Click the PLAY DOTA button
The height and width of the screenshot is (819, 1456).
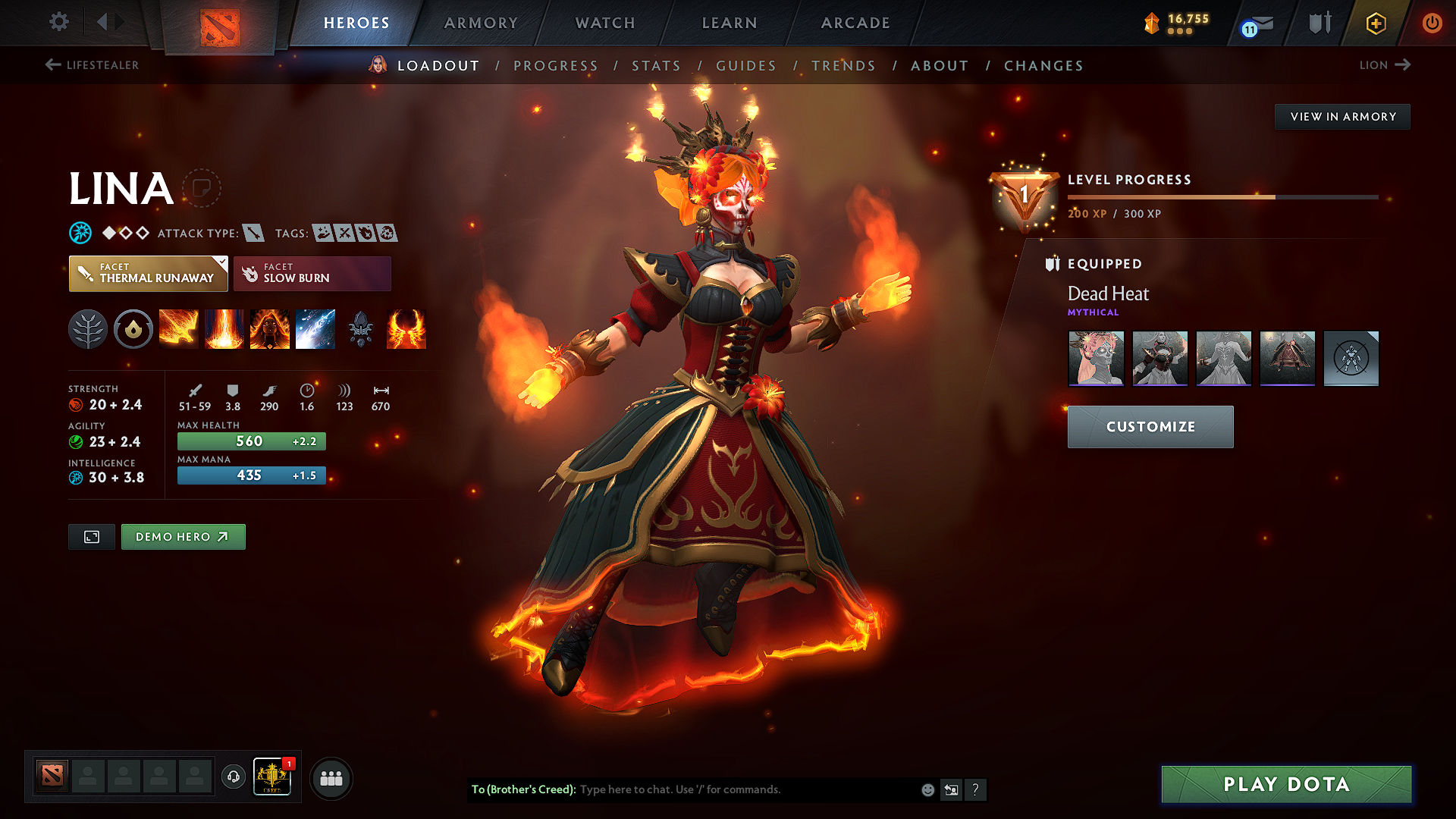click(1285, 785)
